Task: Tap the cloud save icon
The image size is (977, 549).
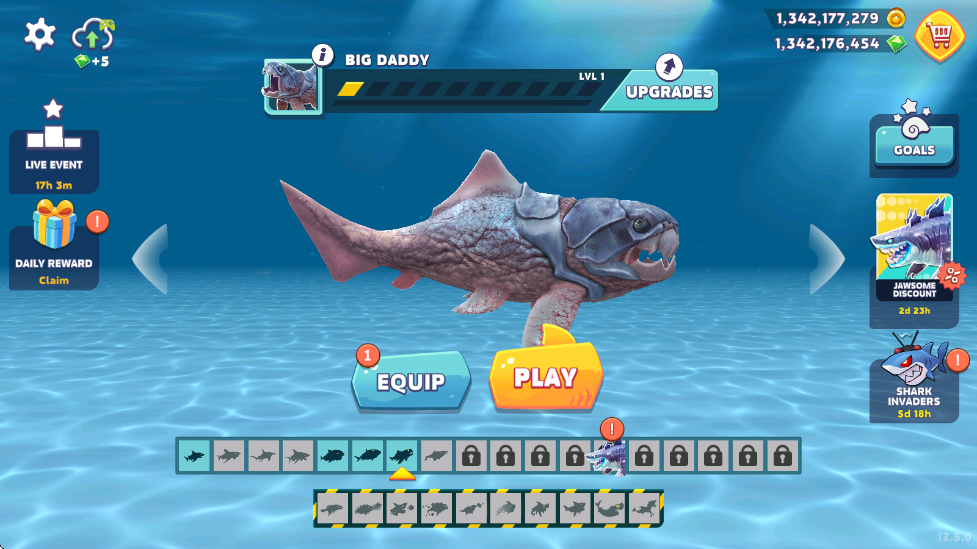Action: pos(93,37)
